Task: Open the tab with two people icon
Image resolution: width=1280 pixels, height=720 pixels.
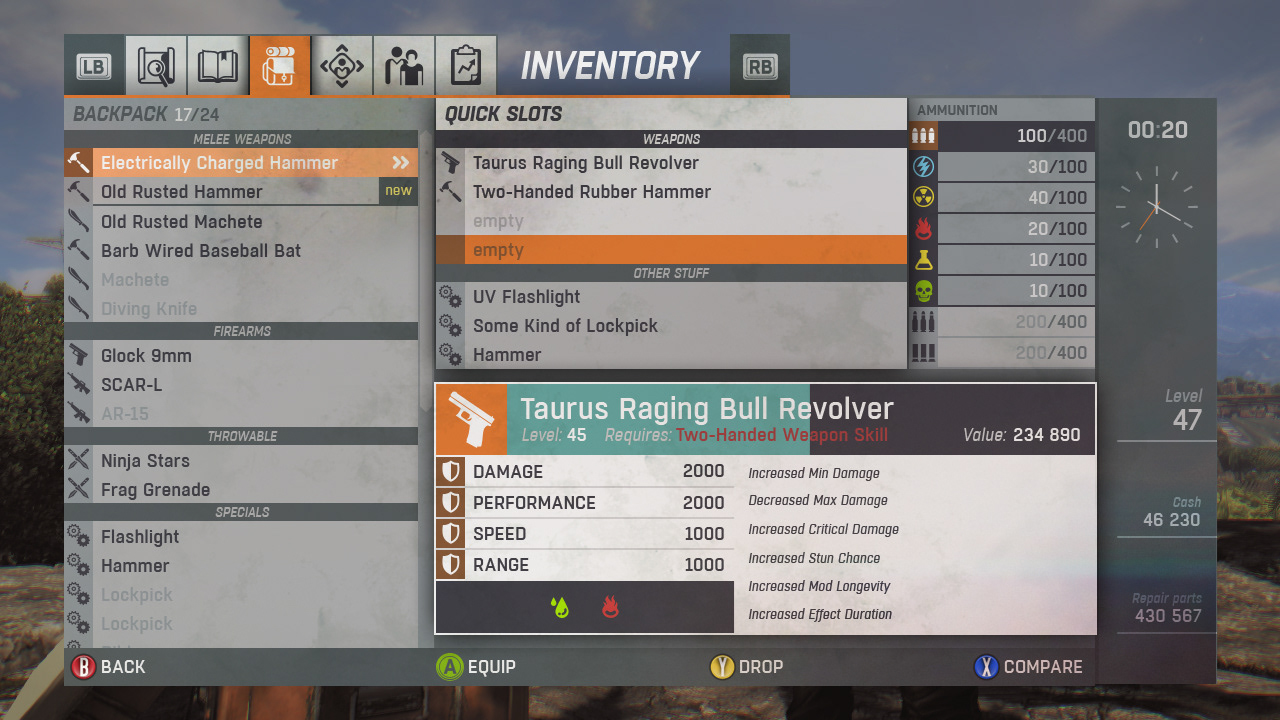Action: click(x=404, y=66)
